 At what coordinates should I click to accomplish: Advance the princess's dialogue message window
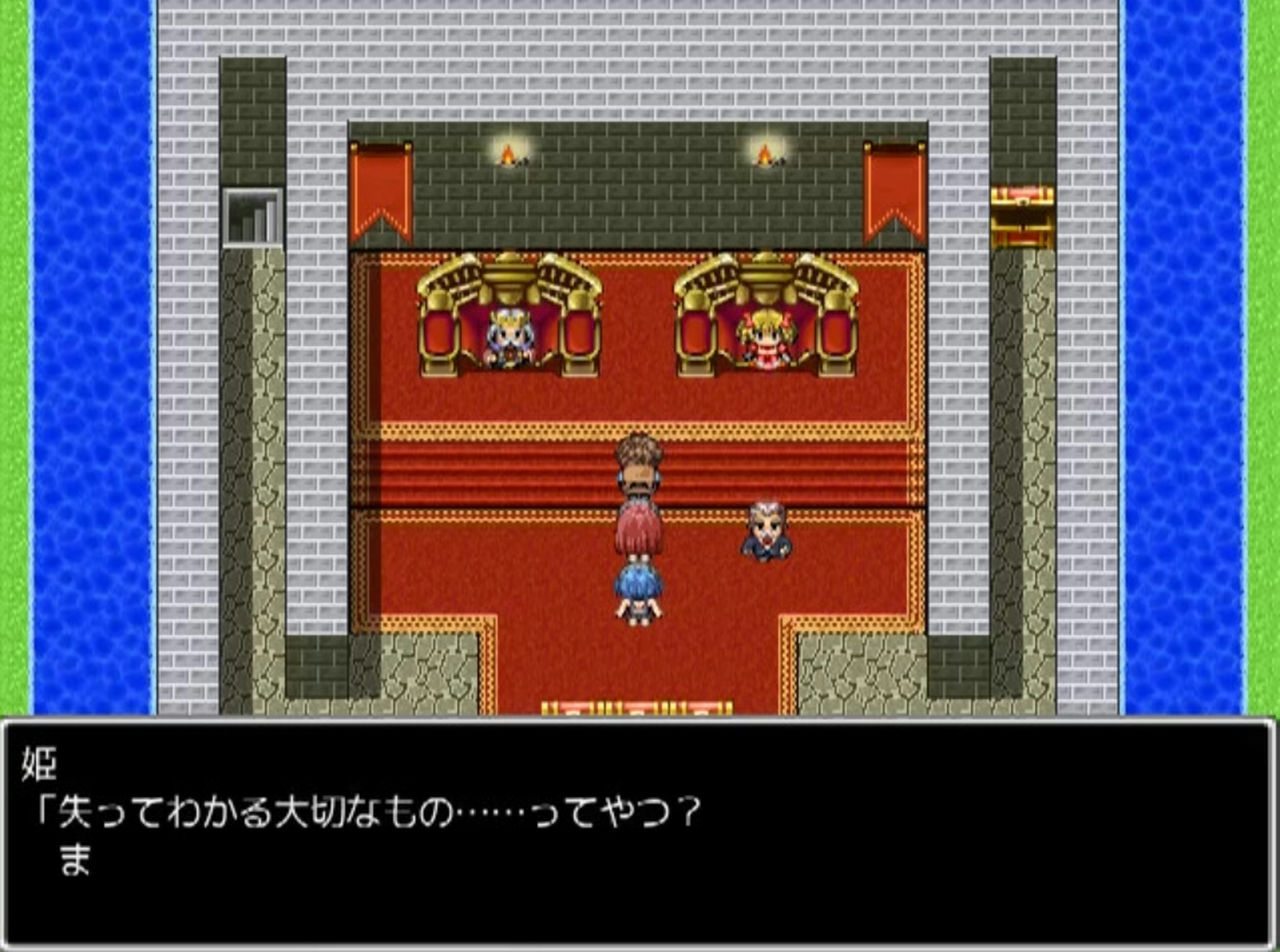tap(638, 832)
